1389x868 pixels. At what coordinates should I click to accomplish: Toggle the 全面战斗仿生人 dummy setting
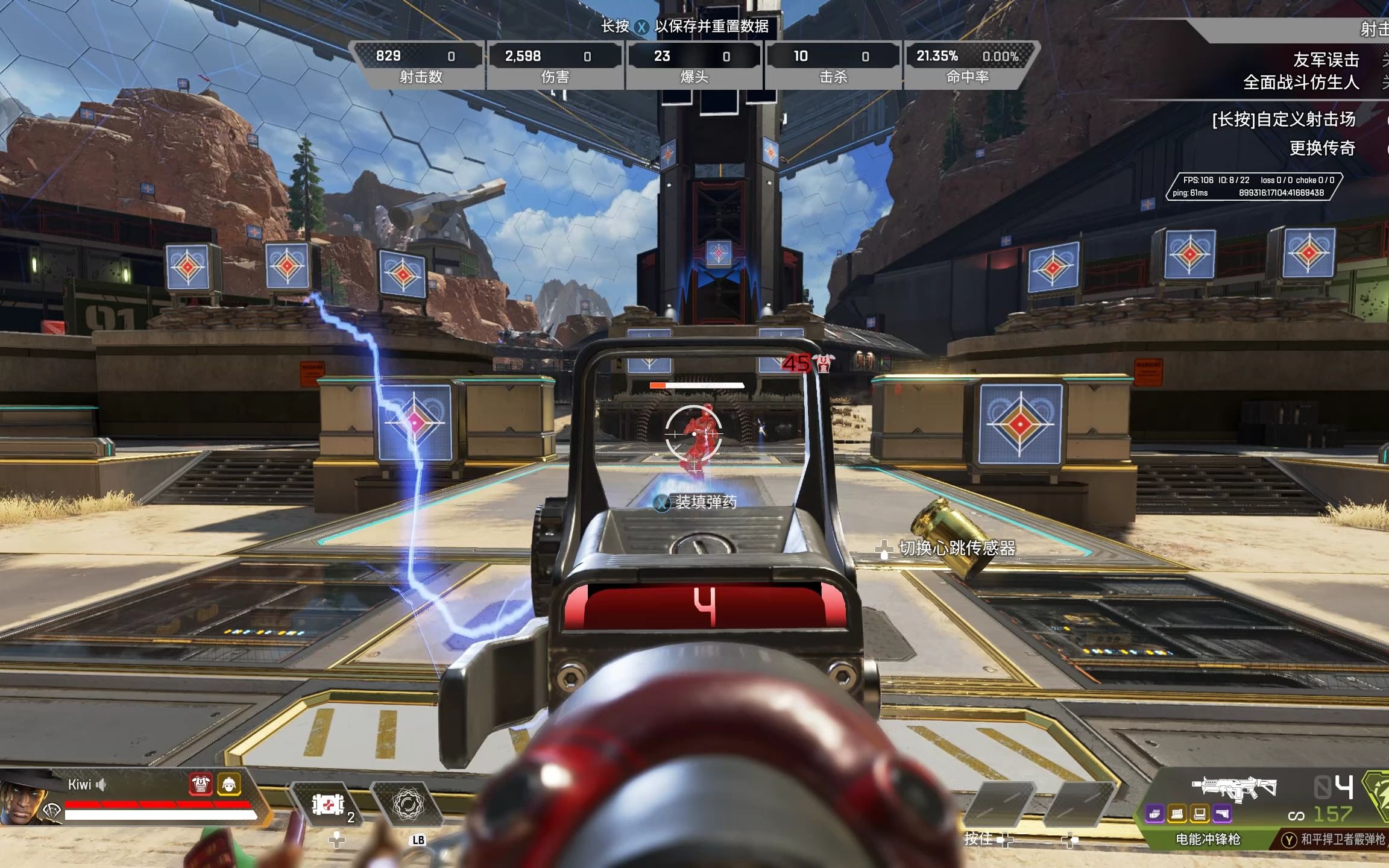tap(1301, 83)
